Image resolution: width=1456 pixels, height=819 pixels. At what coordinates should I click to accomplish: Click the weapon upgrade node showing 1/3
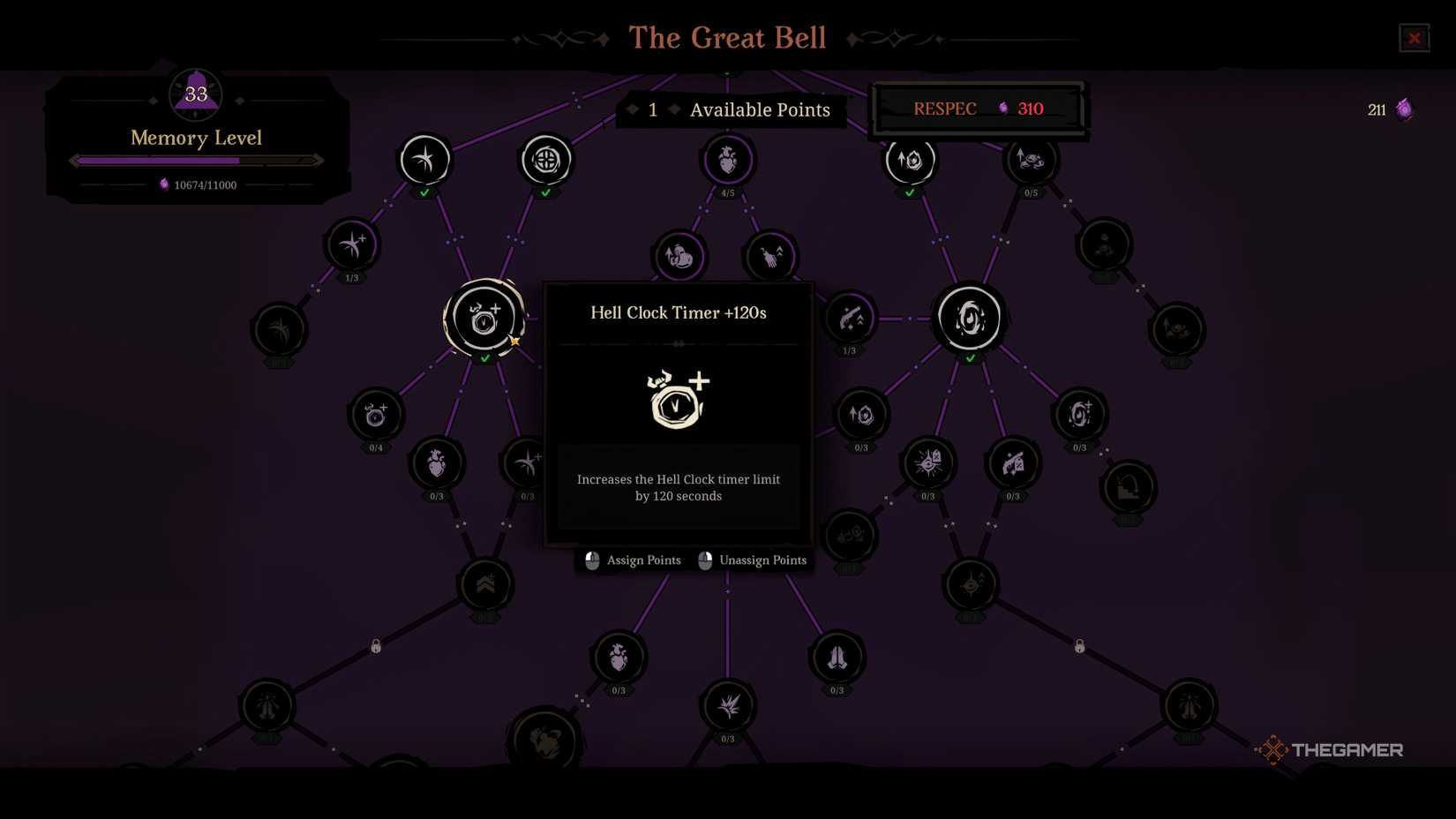coord(849,319)
